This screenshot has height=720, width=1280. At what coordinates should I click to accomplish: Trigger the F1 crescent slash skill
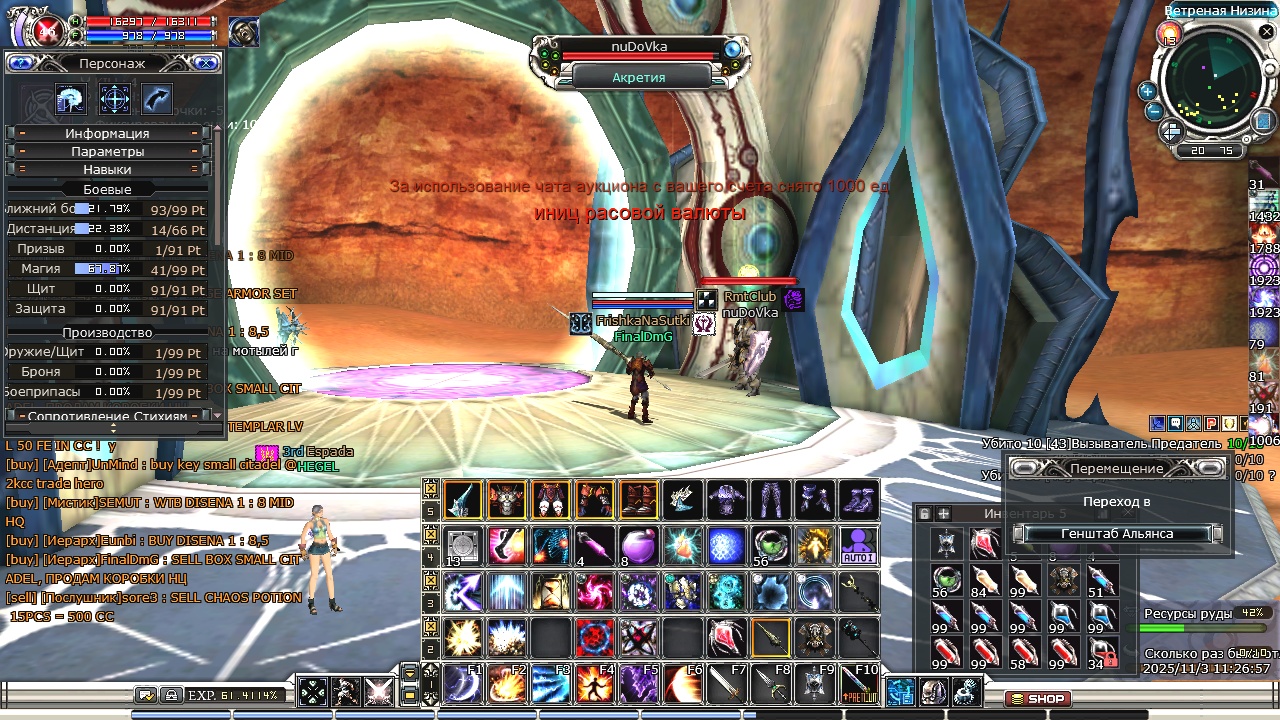463,684
